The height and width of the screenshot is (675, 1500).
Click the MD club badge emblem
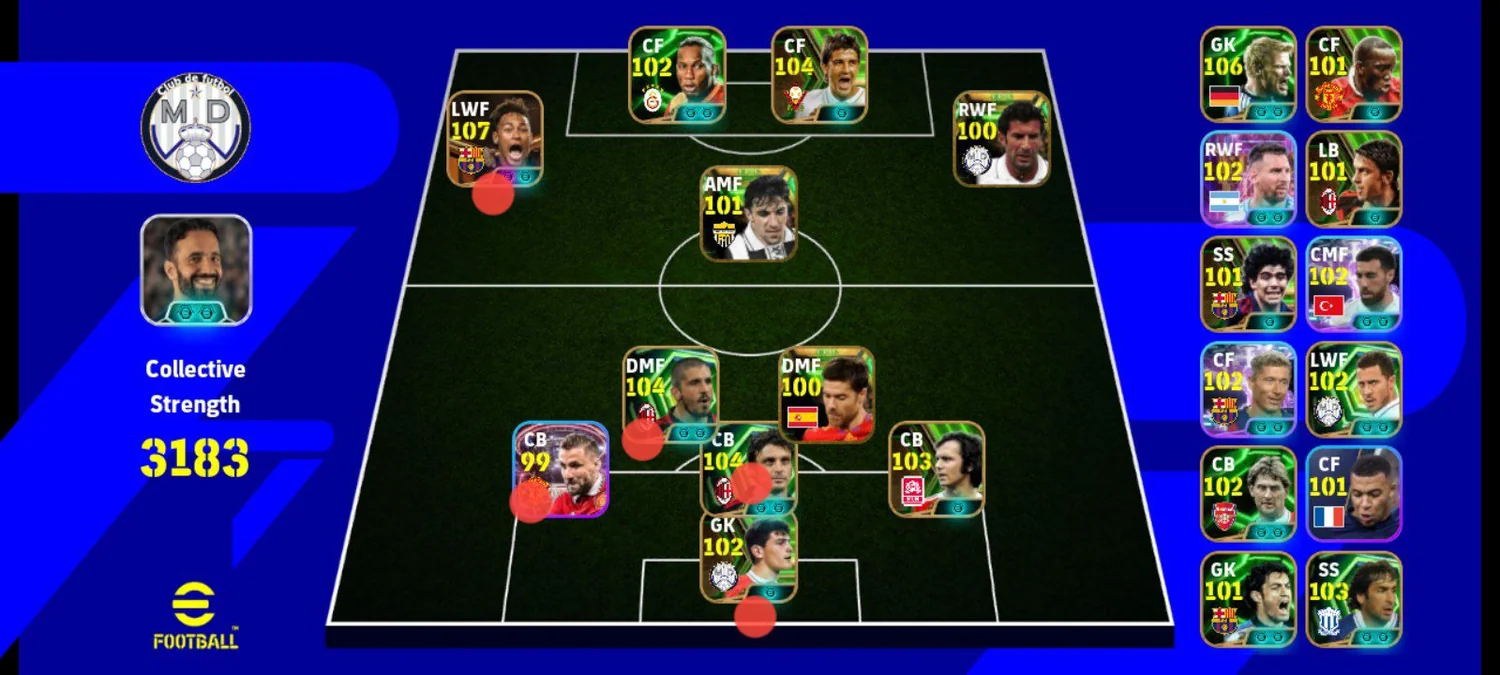point(196,129)
